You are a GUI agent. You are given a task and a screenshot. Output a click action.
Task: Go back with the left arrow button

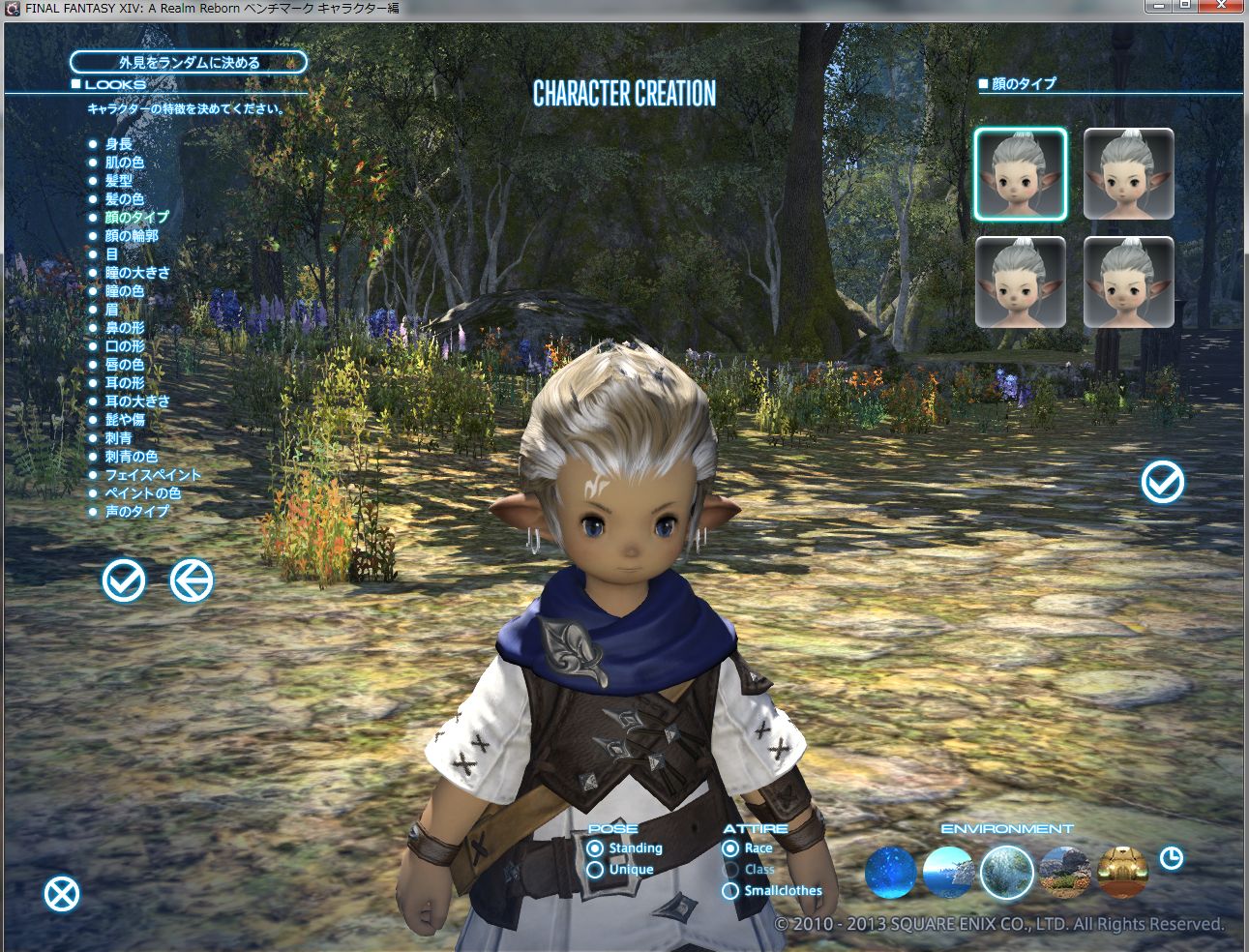(192, 580)
